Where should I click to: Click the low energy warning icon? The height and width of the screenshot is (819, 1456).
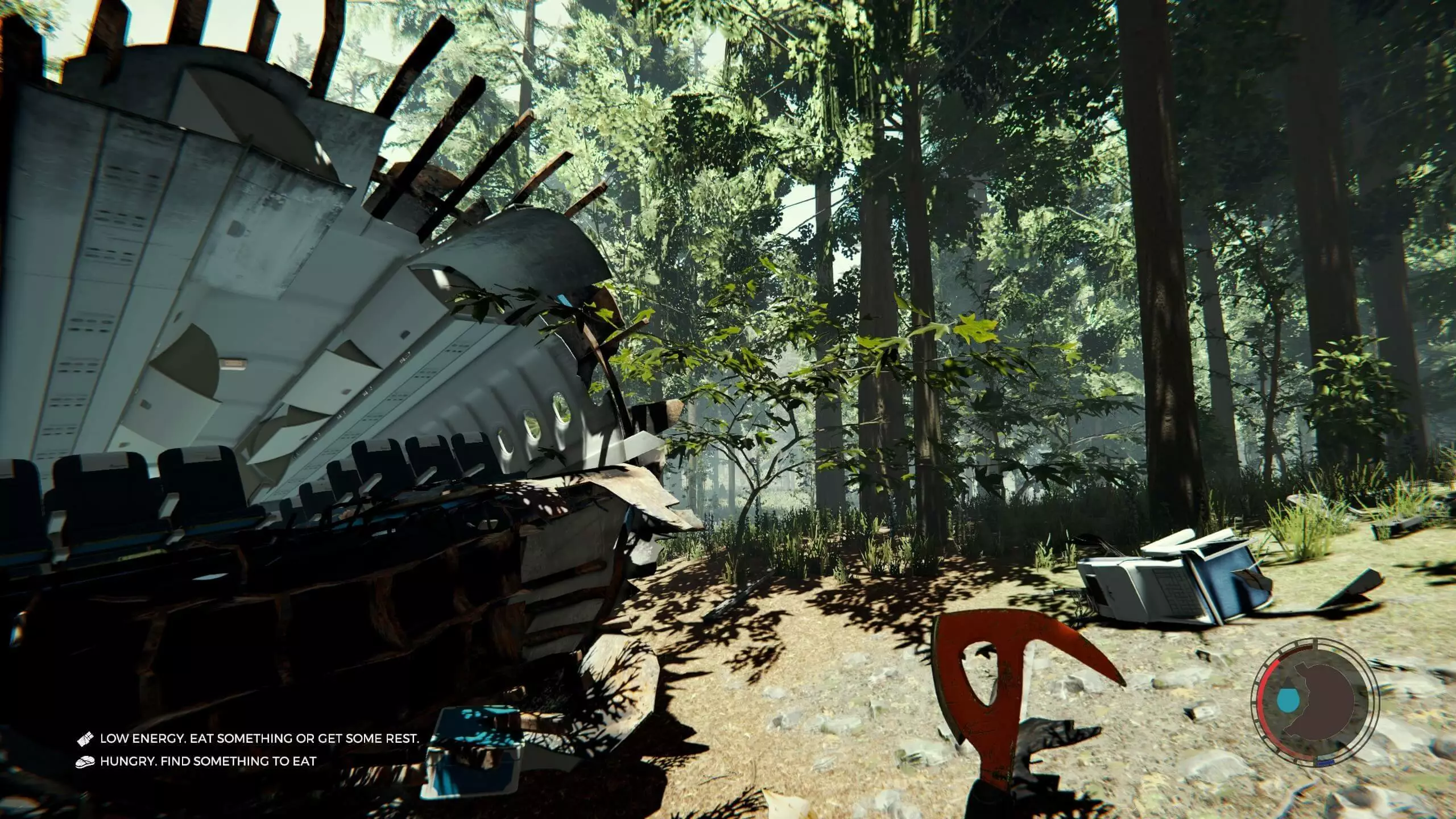pyautogui.click(x=84, y=739)
